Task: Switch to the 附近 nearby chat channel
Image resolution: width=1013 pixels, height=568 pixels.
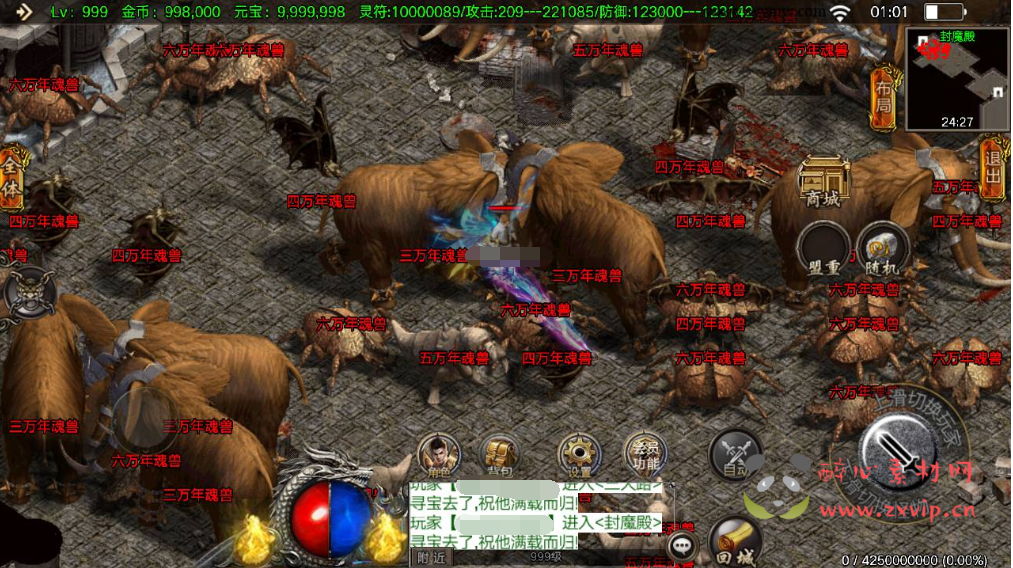Action: pyautogui.click(x=431, y=558)
